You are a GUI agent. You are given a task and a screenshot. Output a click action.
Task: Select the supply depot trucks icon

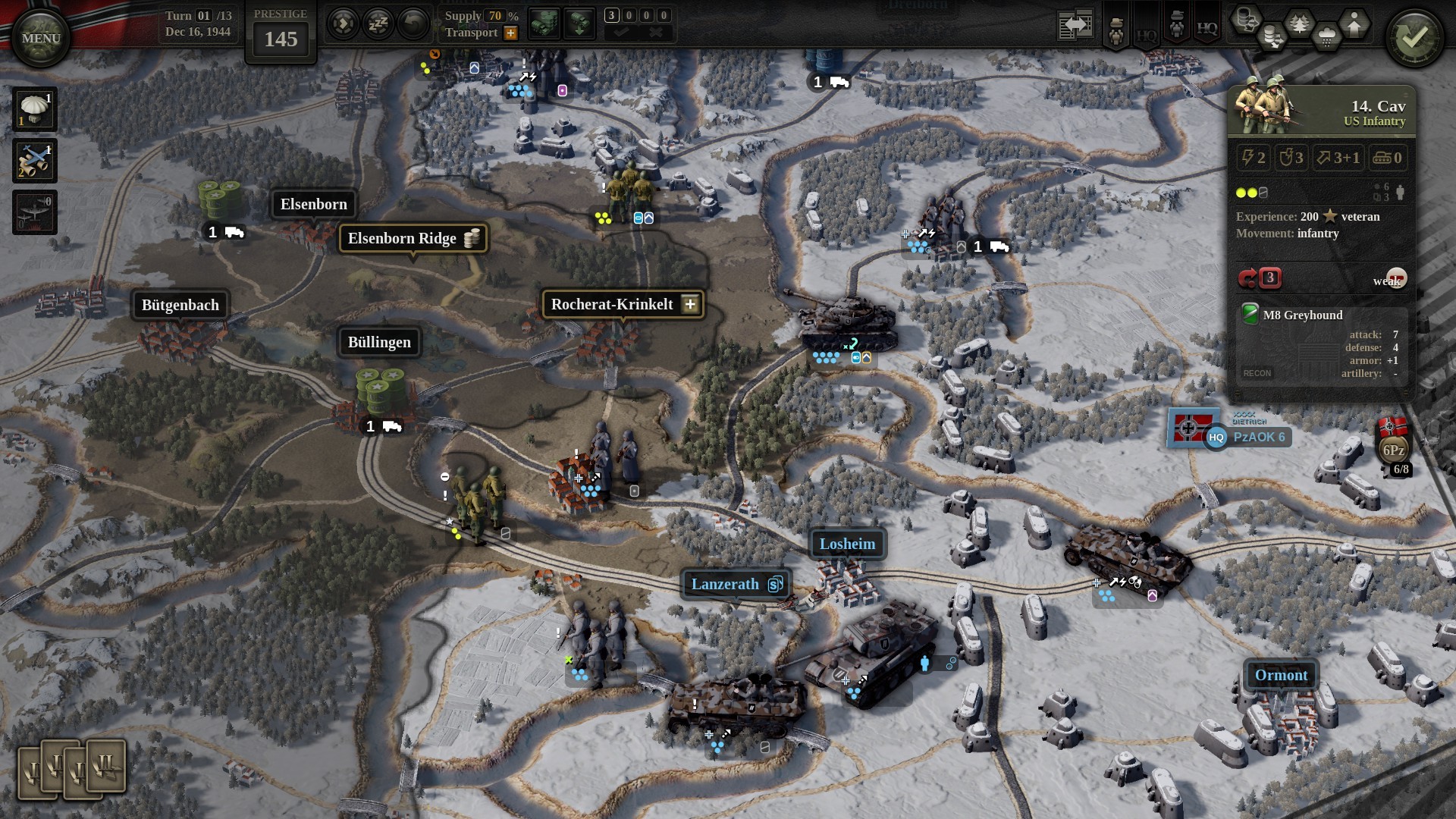544,23
